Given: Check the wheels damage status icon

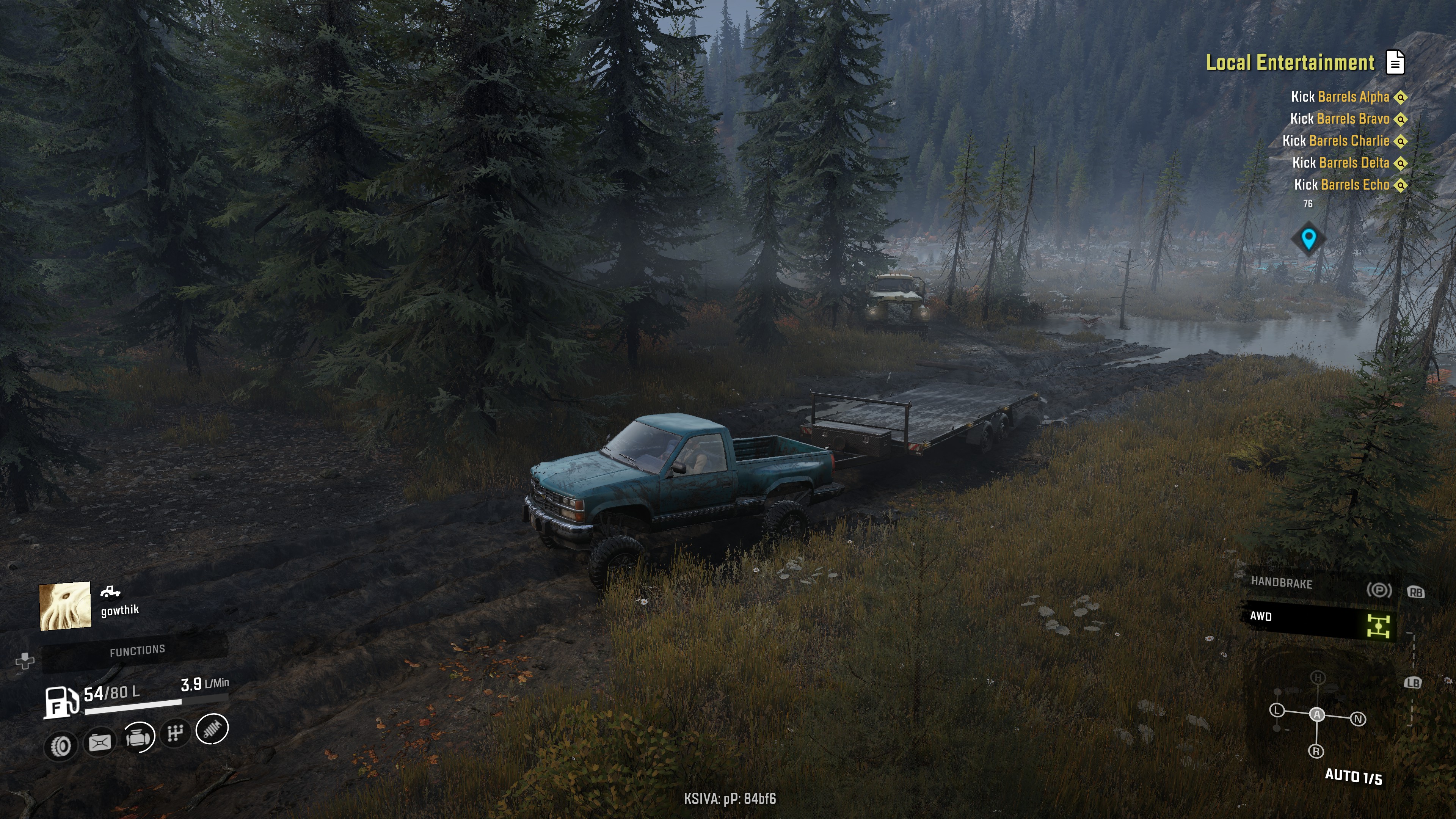Looking at the screenshot, I should pyautogui.click(x=61, y=746).
